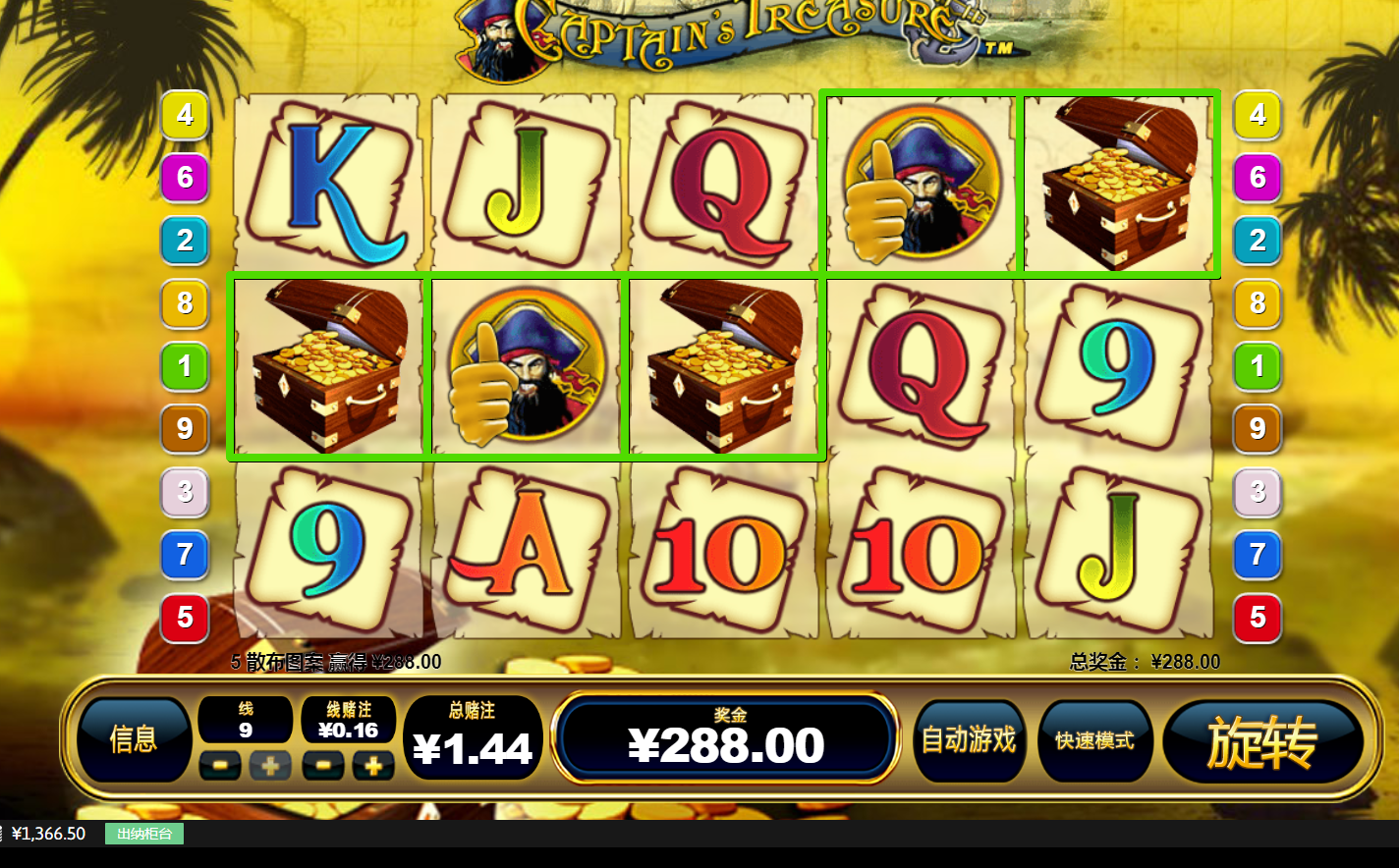Activate the blue payline 7 button on the right side
This screenshot has width=1399, height=868.
tap(1258, 555)
